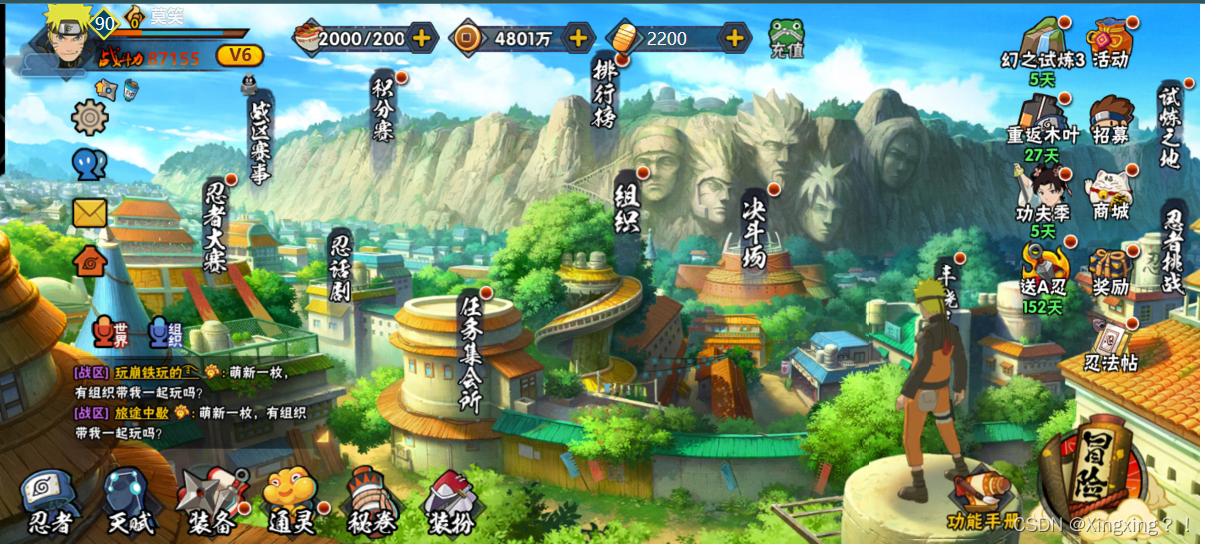Screen dimensions: 1205x545
Task: Open the 招募 recruit screen
Action: pos(1110,120)
